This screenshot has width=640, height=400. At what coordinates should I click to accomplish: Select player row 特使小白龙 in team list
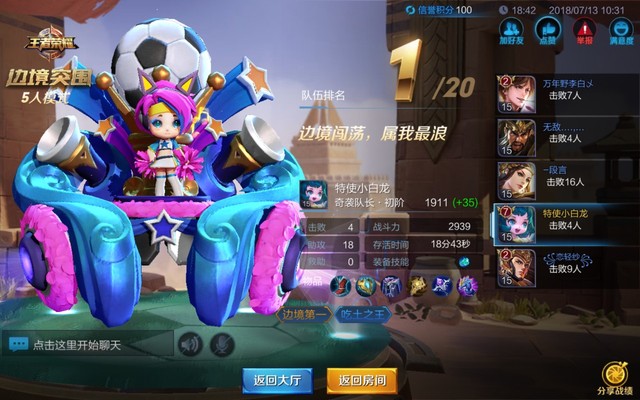[x=565, y=223]
